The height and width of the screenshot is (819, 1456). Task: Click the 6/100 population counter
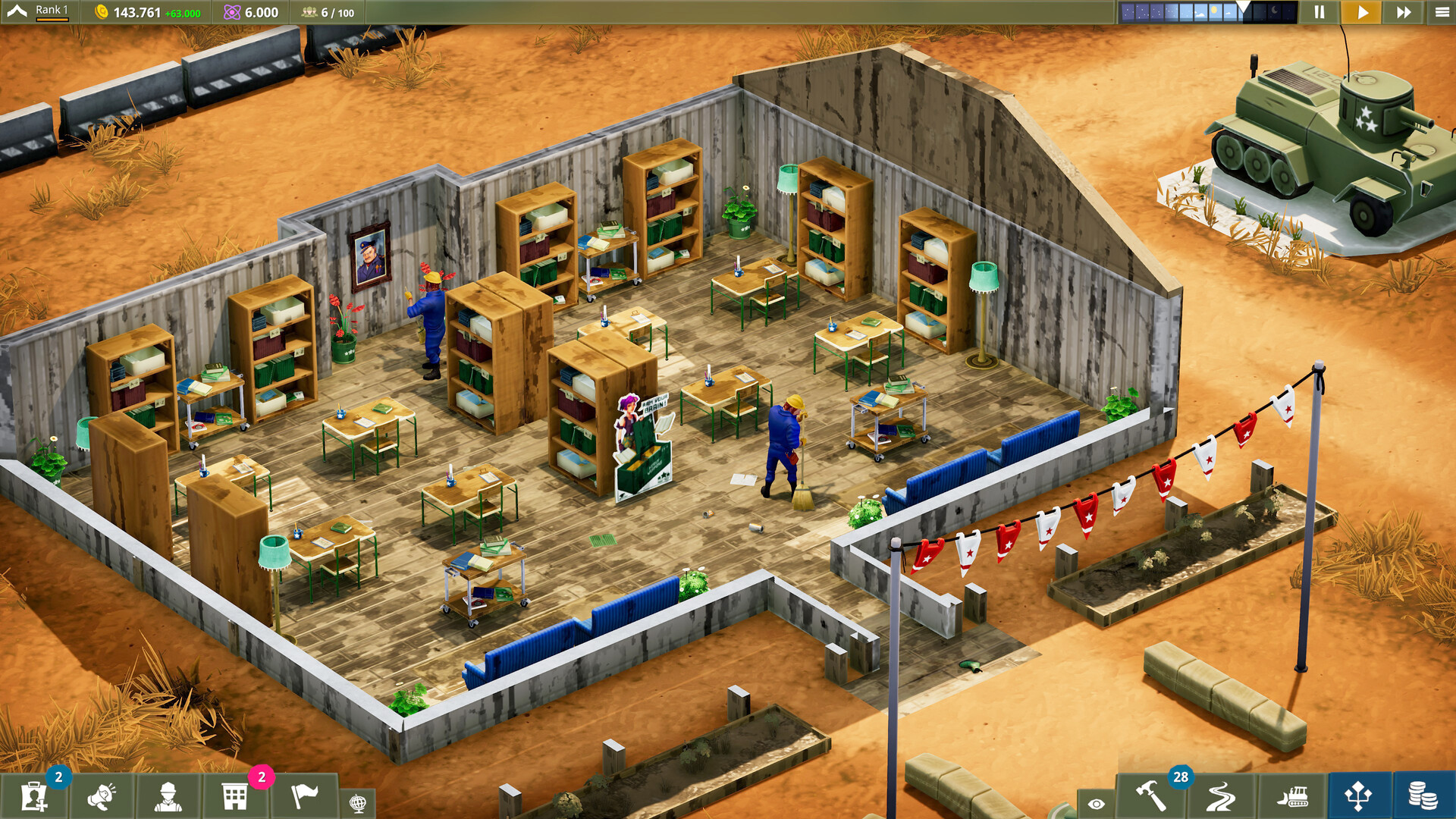pos(326,11)
